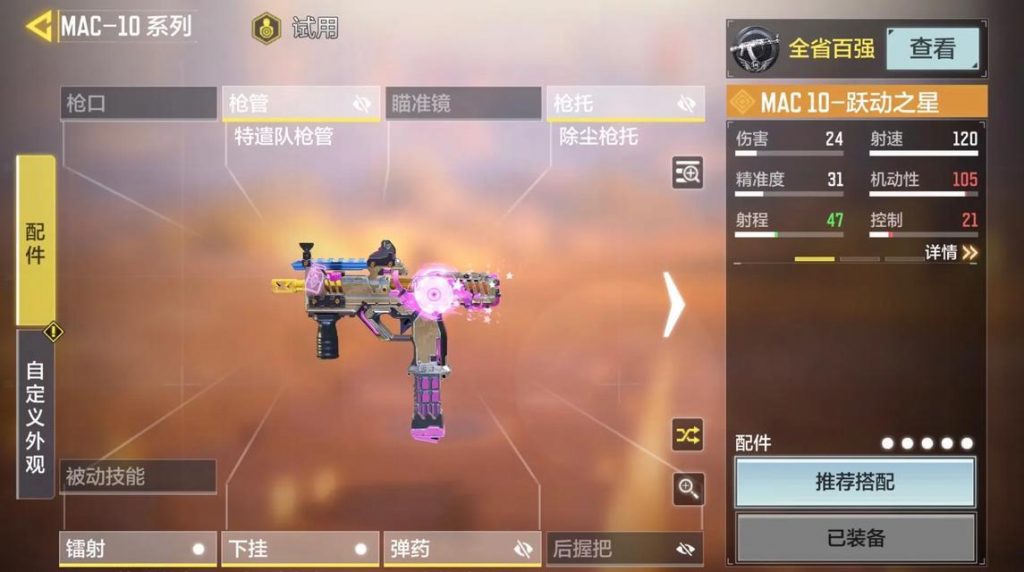Image resolution: width=1024 pixels, height=572 pixels.
Task: Choose the 镭射 laser attachment slot
Action: pos(138,549)
